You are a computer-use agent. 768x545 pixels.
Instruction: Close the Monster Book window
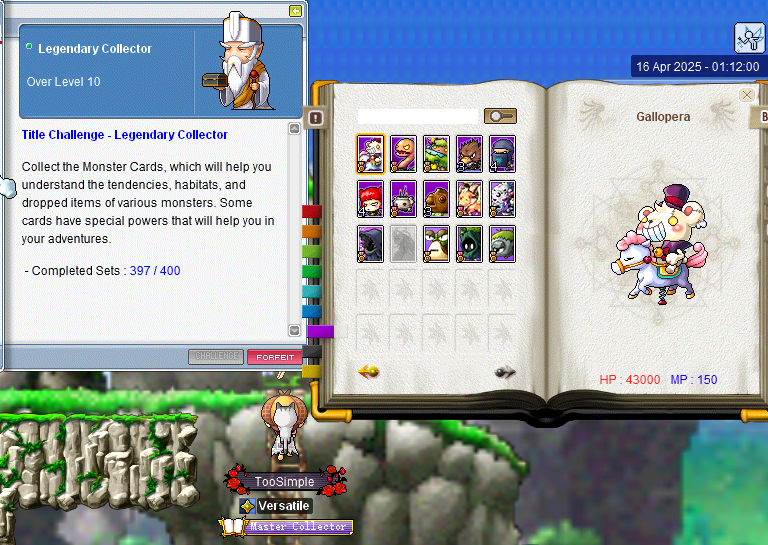pyautogui.click(x=747, y=95)
